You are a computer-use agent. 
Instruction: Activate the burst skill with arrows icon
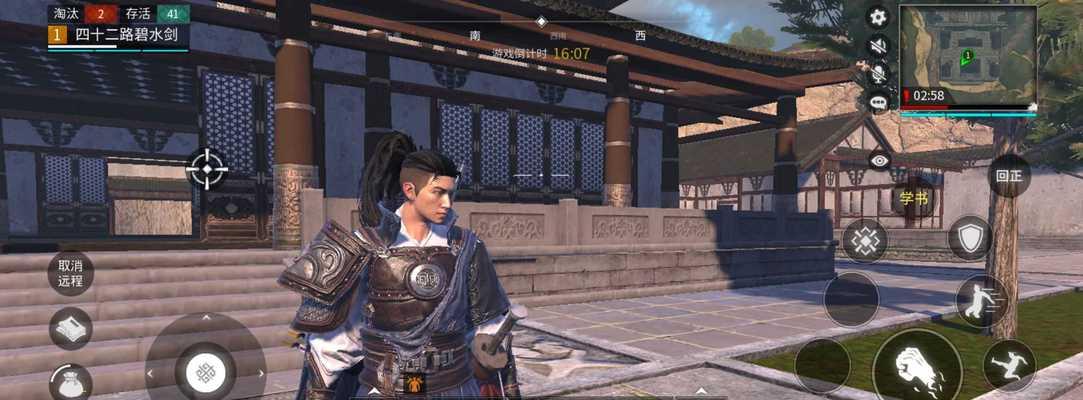[864, 241]
